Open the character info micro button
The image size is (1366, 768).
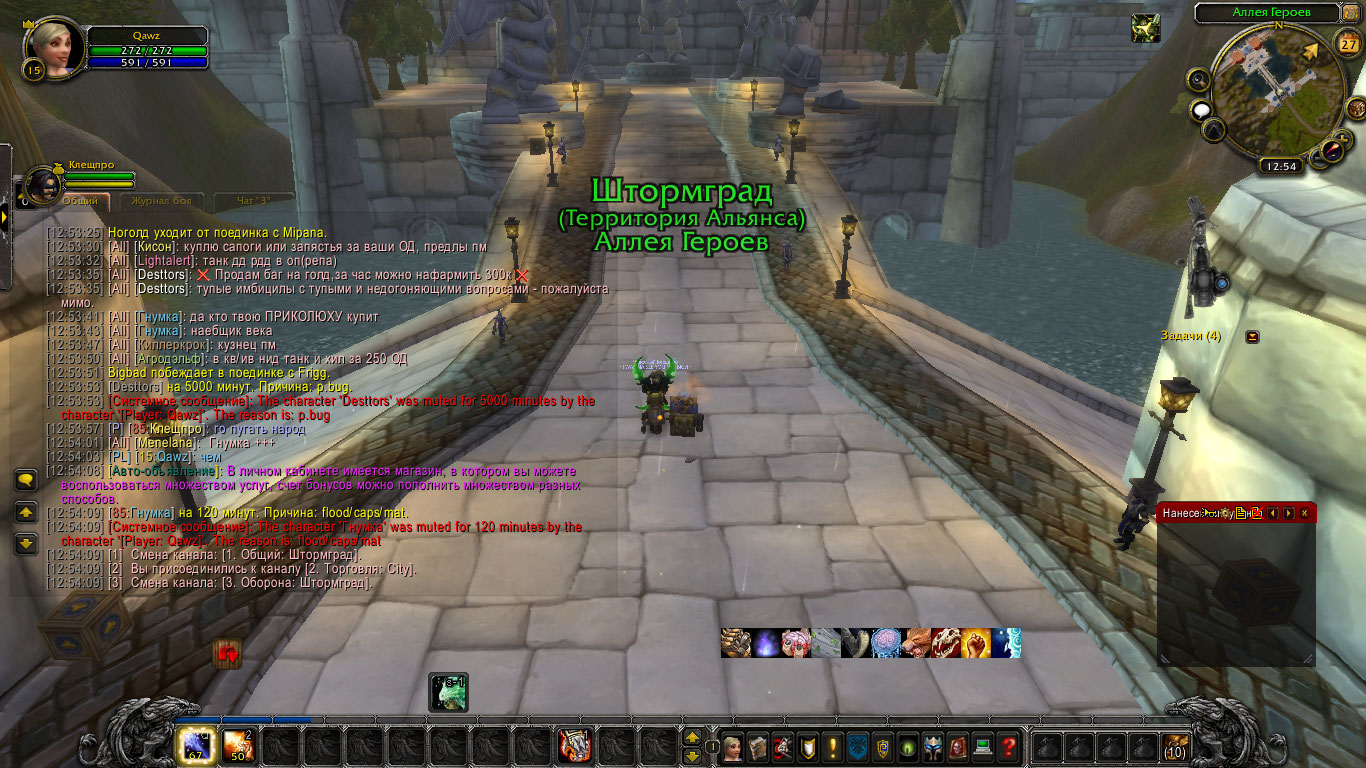(x=731, y=746)
